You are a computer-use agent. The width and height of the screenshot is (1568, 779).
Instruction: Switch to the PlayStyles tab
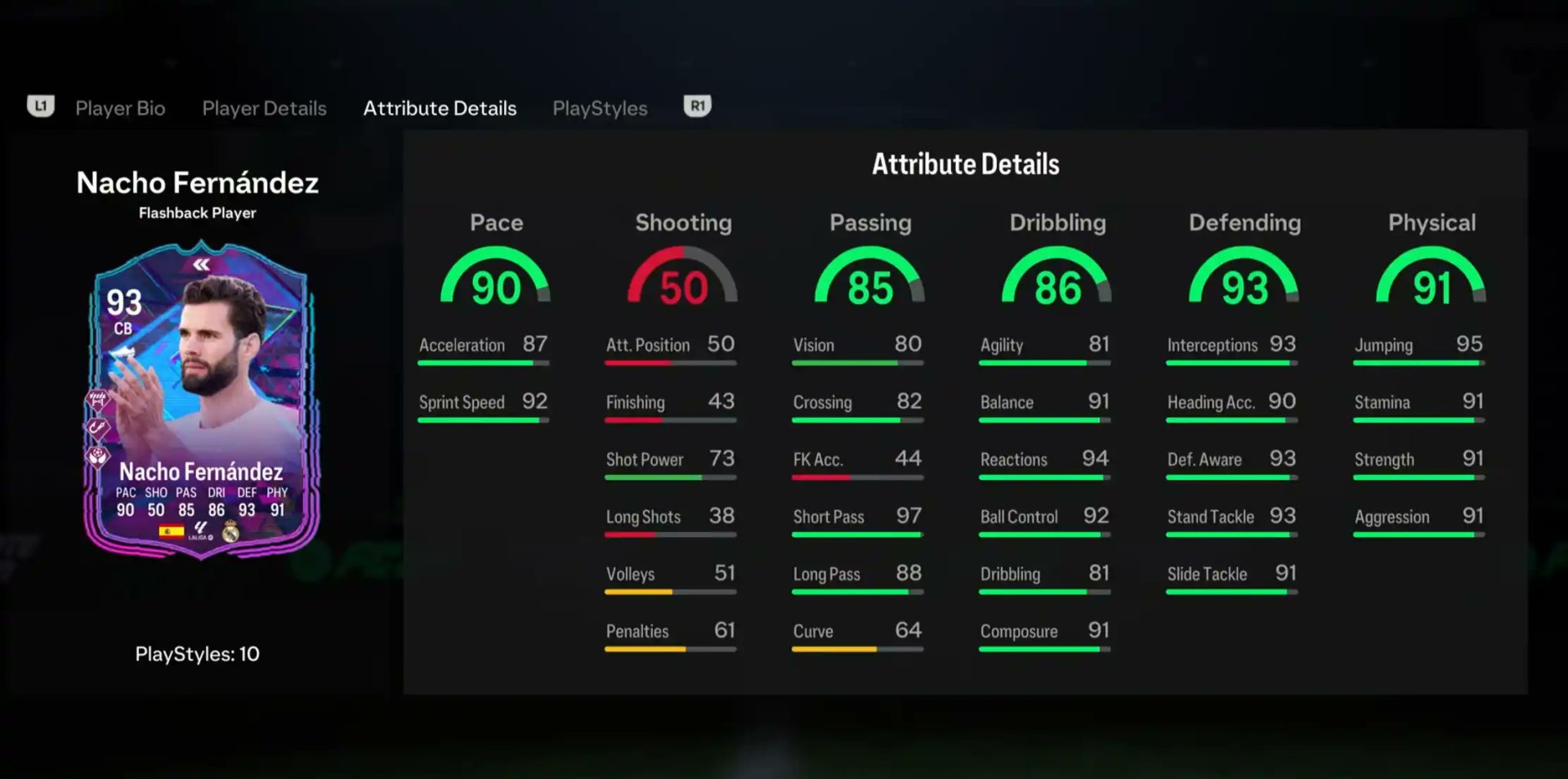[x=600, y=108]
